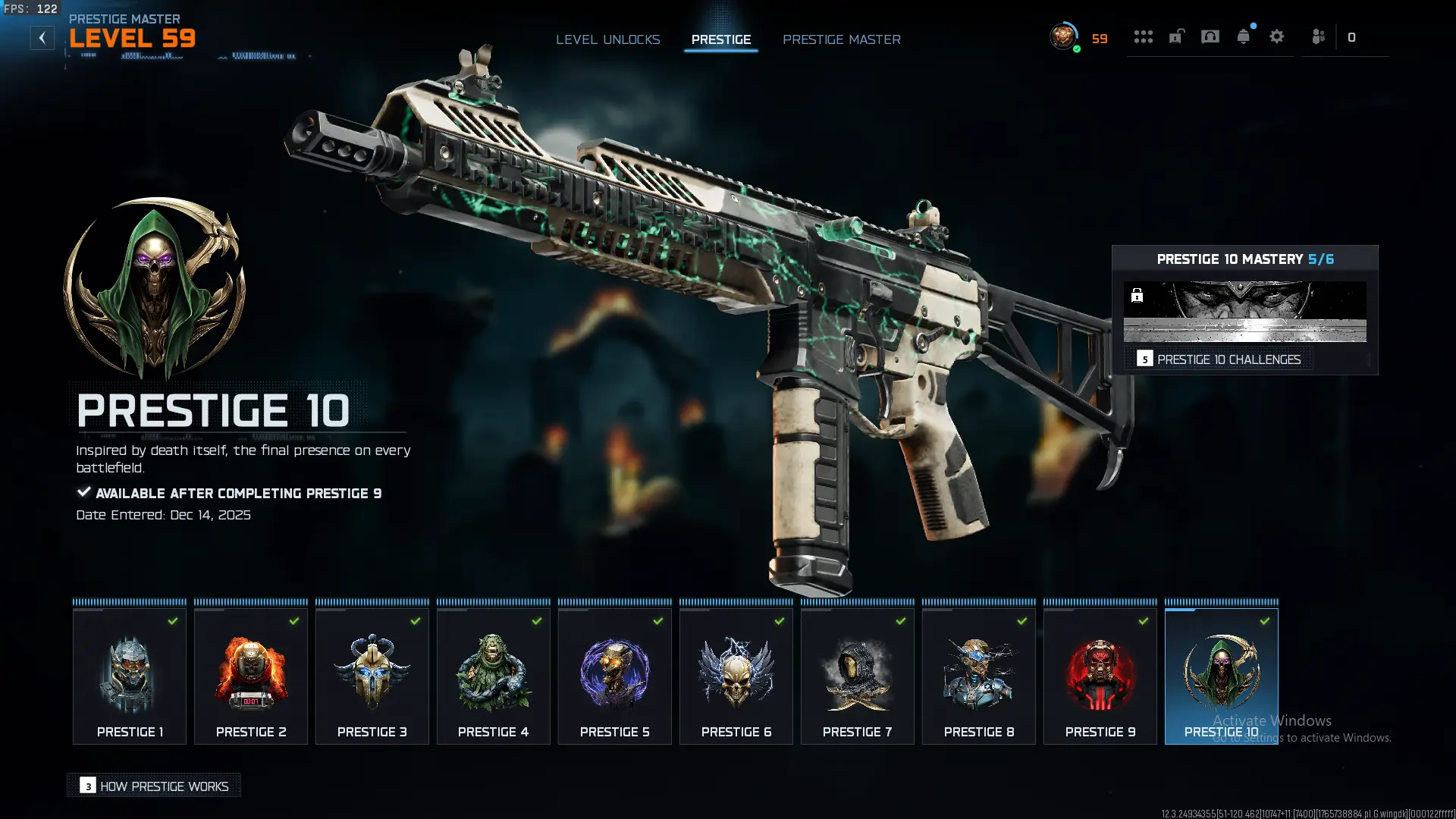Select the PRESTIGE tab
Image resolution: width=1456 pixels, height=819 pixels.
720,39
